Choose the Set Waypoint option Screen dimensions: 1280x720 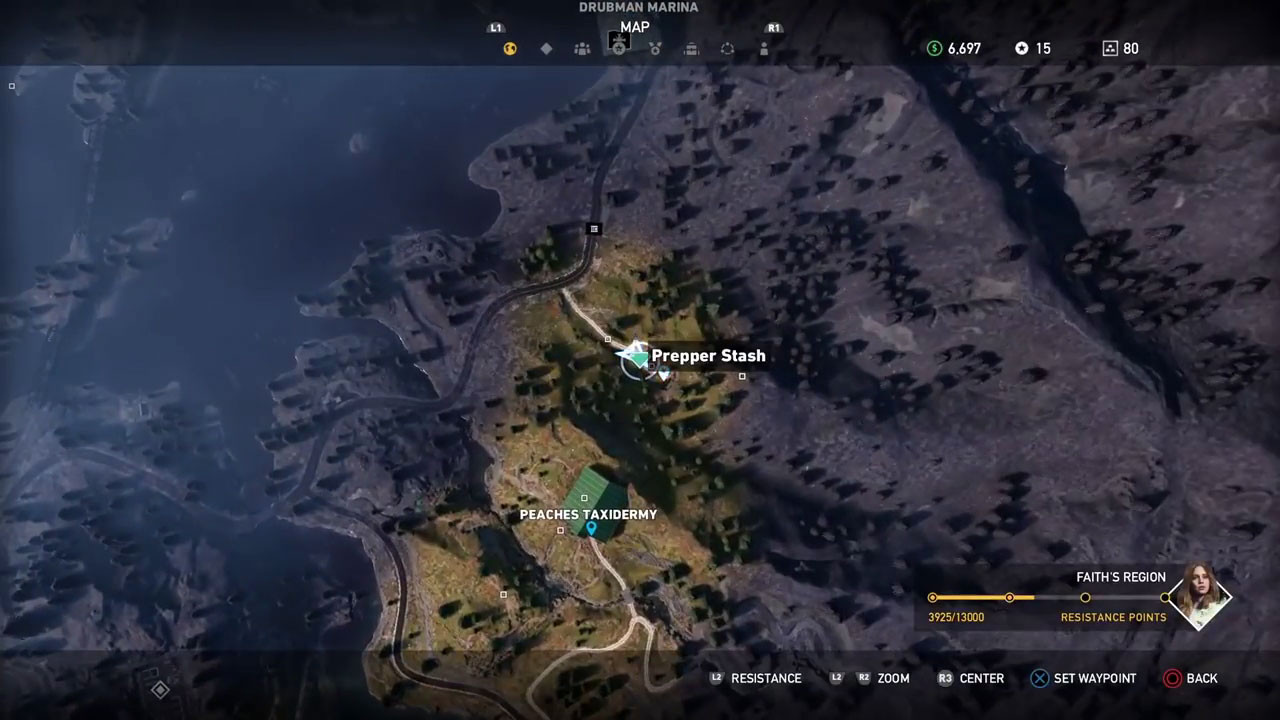(x=1084, y=678)
